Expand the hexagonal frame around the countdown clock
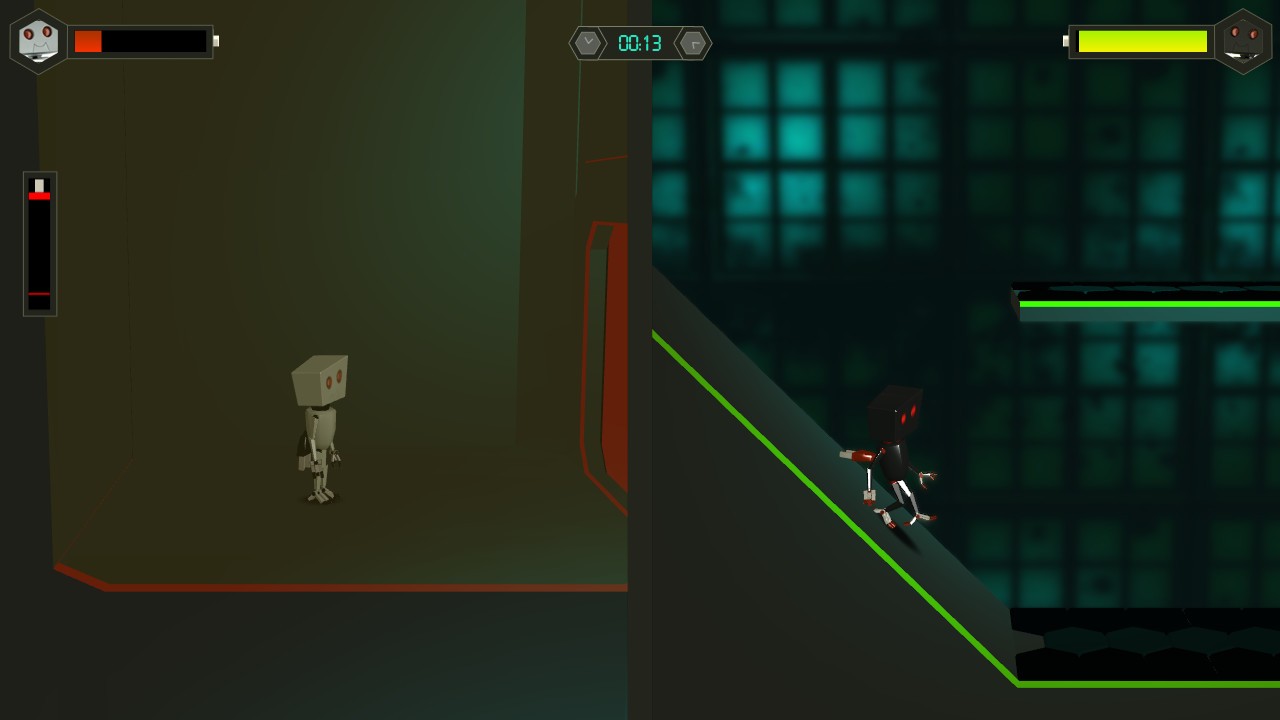Image resolution: width=1280 pixels, height=720 pixels. coord(640,43)
